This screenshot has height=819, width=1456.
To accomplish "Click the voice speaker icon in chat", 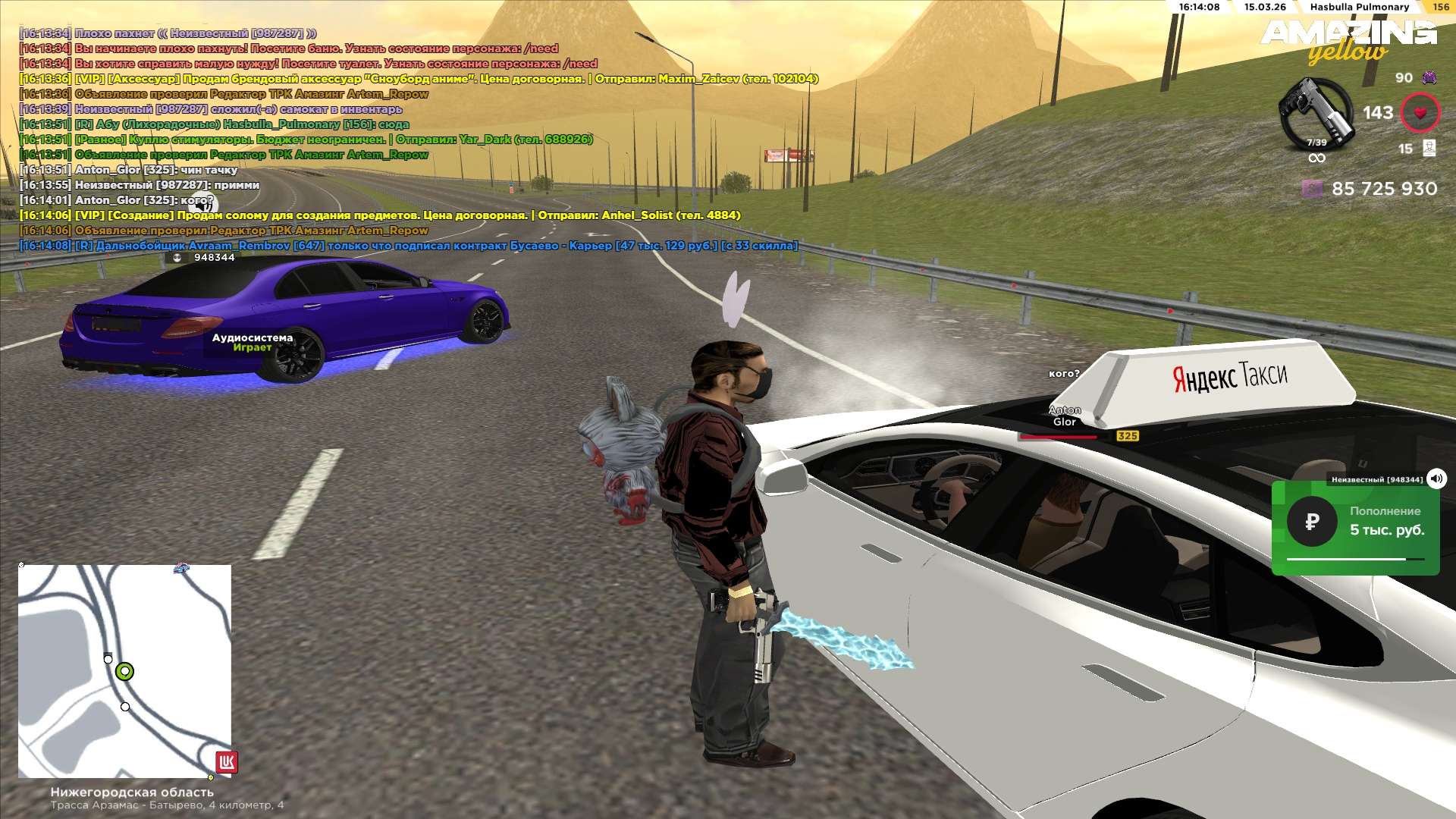I will (x=202, y=205).
